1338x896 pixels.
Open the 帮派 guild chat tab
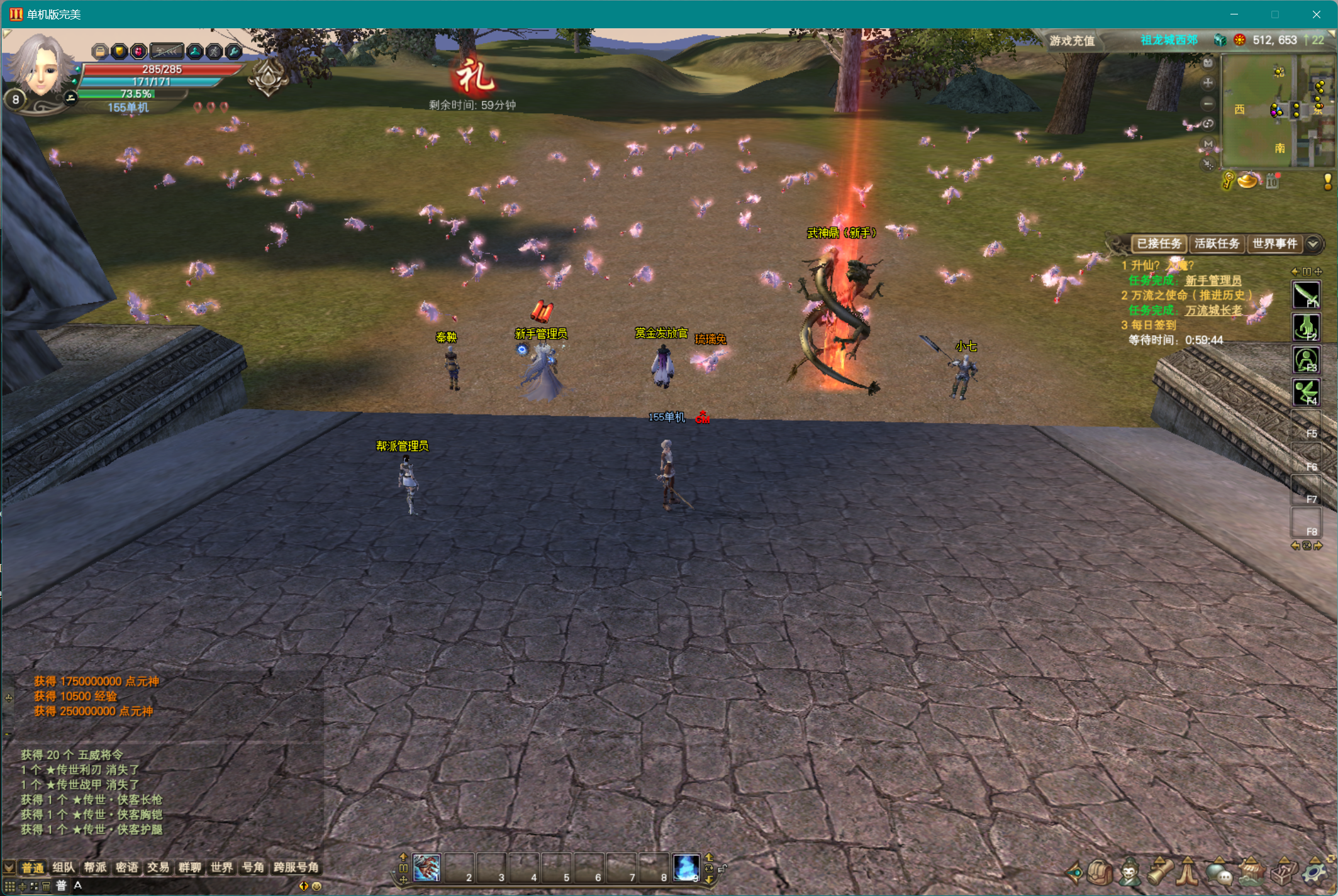tap(95, 868)
